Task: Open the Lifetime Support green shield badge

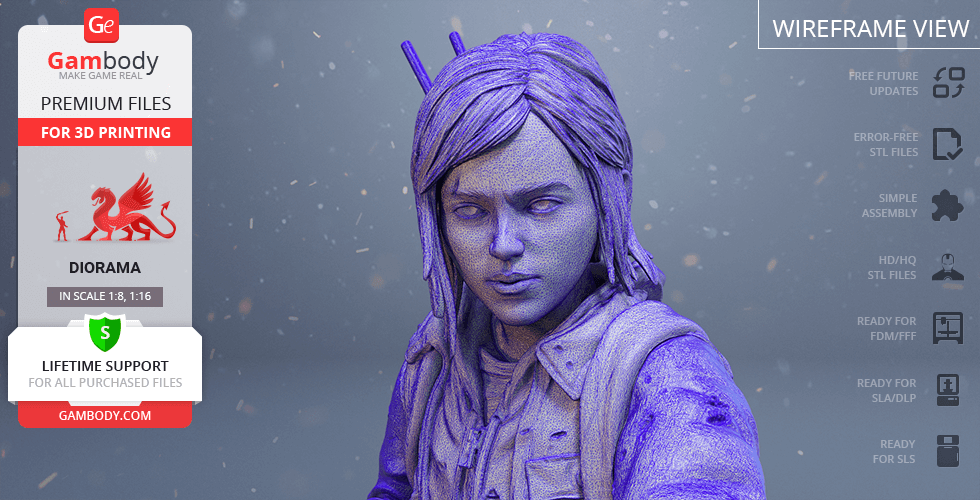Action: pyautogui.click(x=105, y=331)
